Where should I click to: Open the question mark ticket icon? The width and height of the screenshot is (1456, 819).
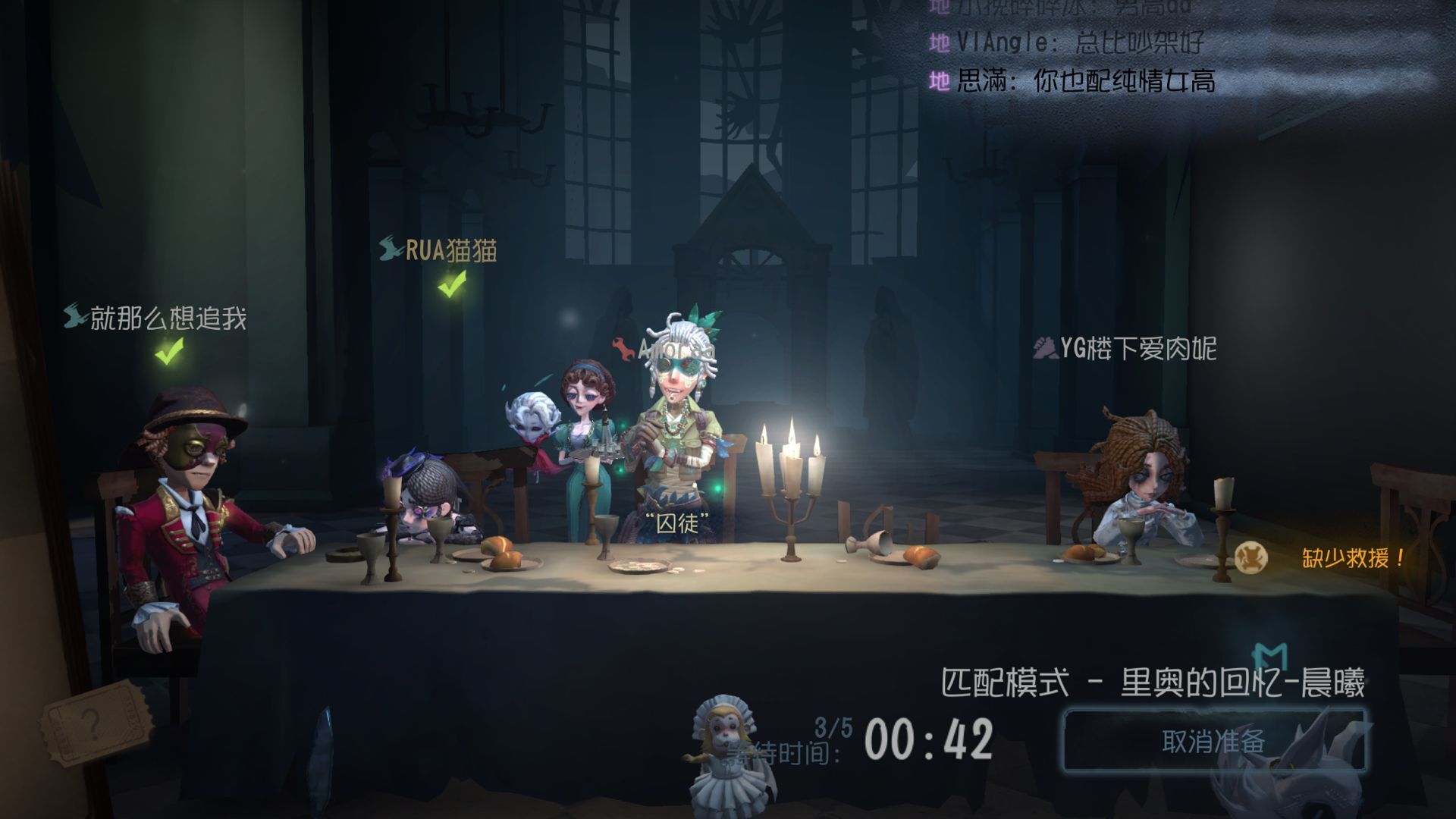coord(89,722)
